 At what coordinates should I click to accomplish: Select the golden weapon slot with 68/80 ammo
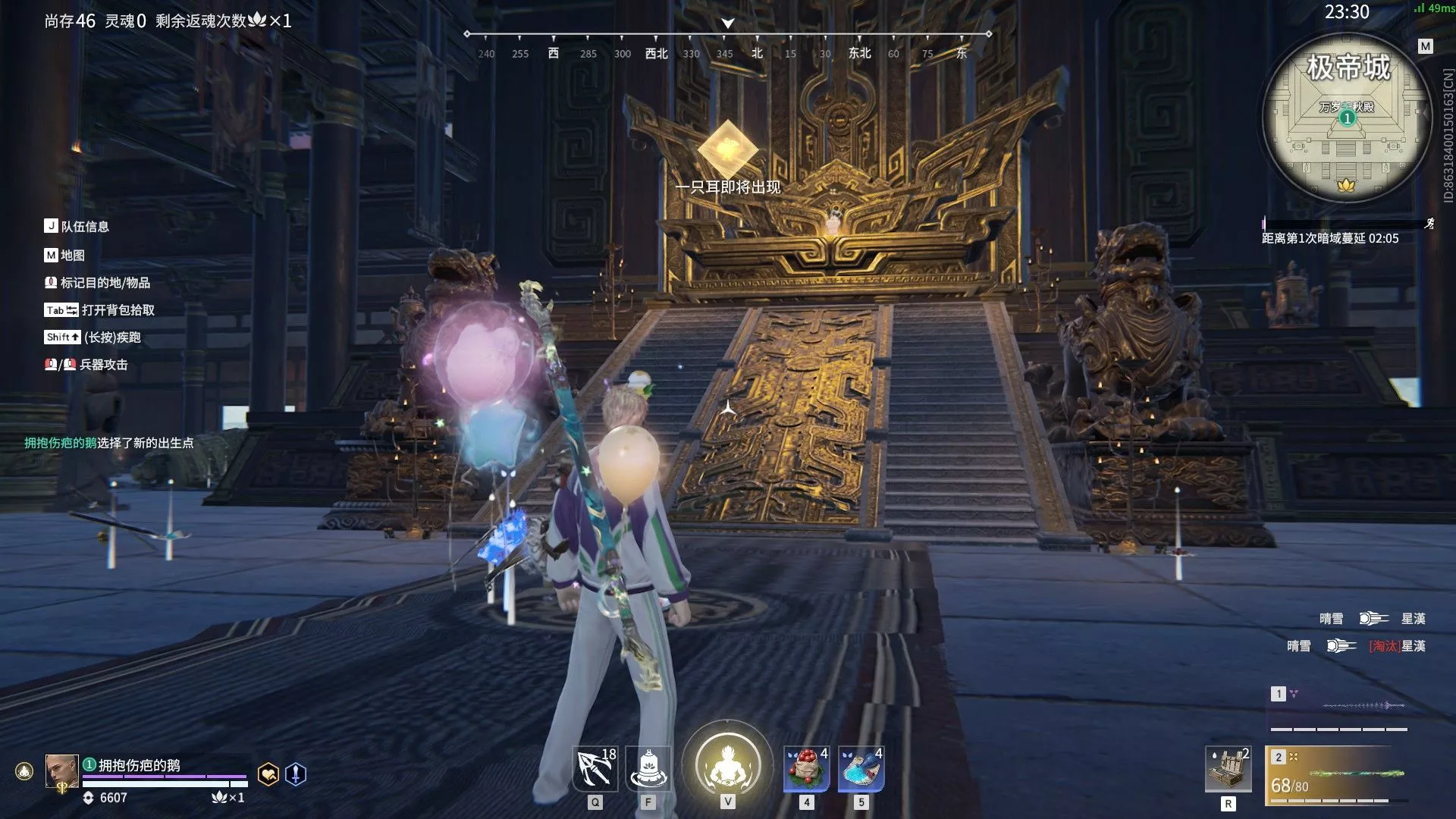(1339, 775)
